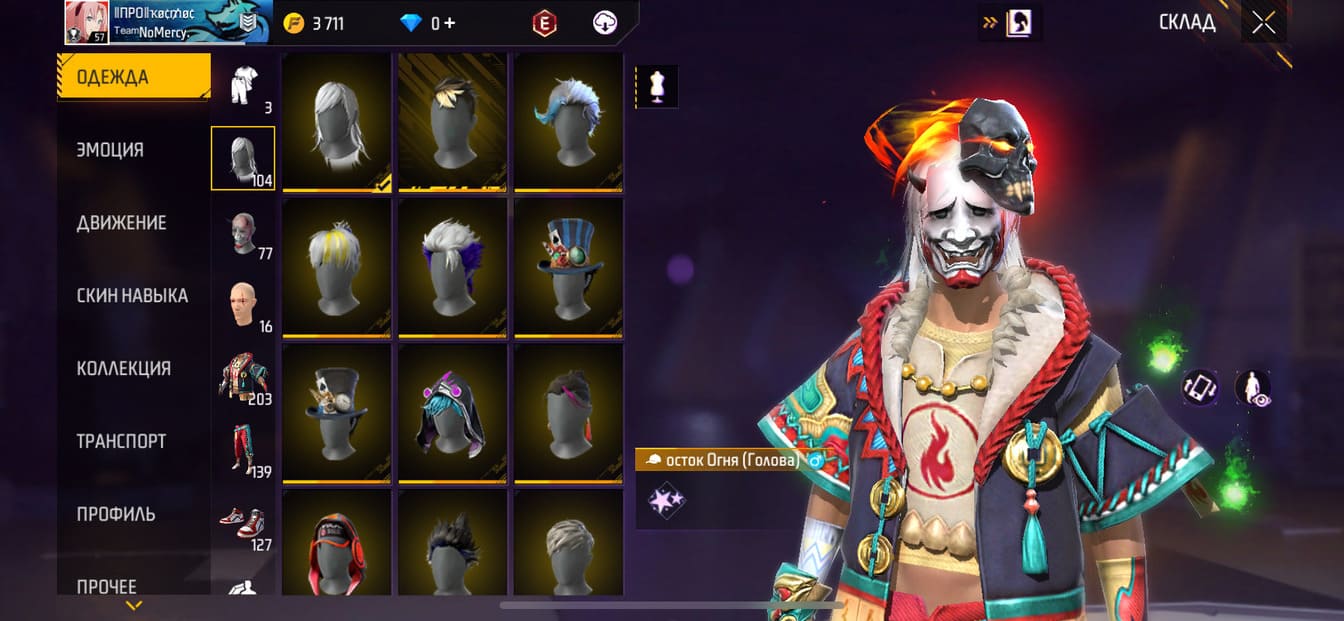Switch to the КОЛЛЕКЦИЯ tab

(x=123, y=369)
